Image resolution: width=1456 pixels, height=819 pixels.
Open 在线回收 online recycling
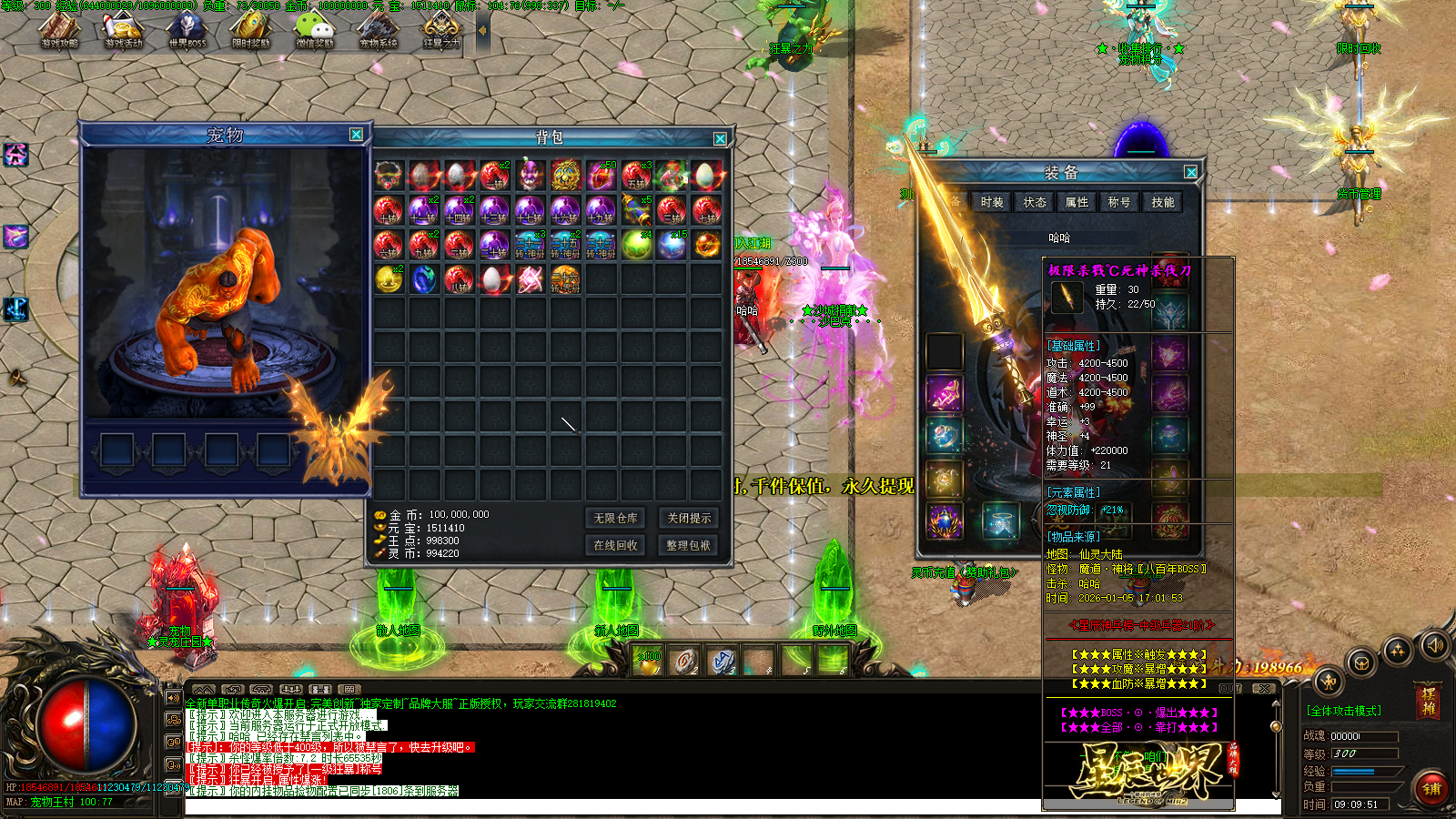coord(616,545)
